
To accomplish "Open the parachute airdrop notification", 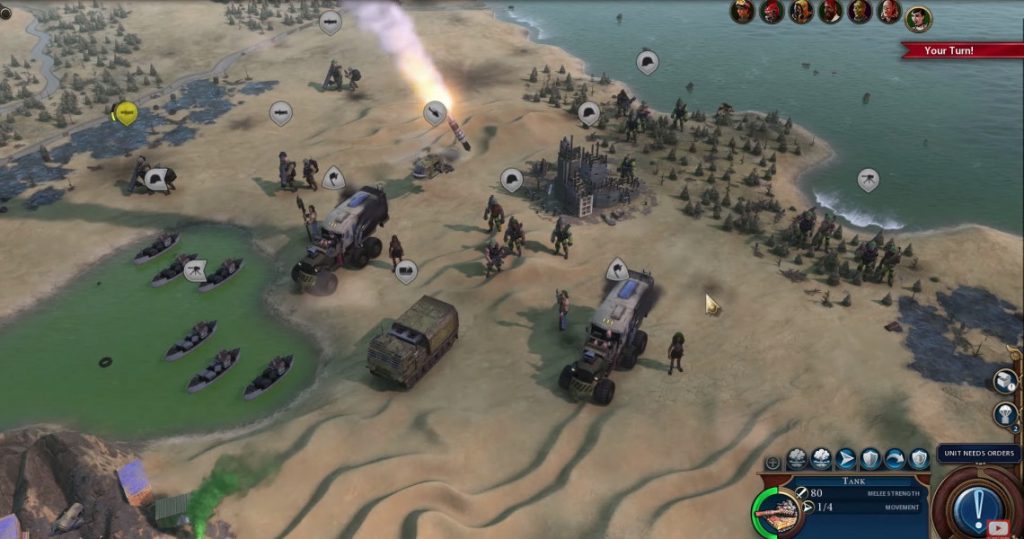I will pyautogui.click(x=1004, y=414).
